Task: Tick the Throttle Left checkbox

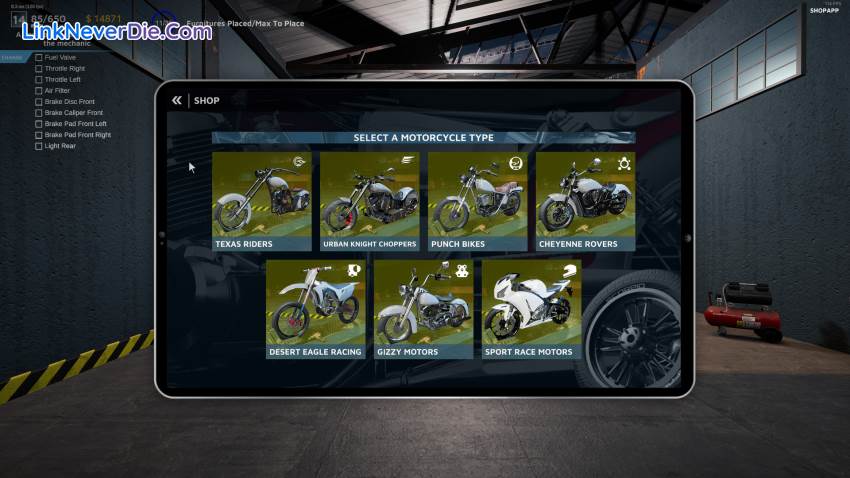Action: click(x=39, y=80)
